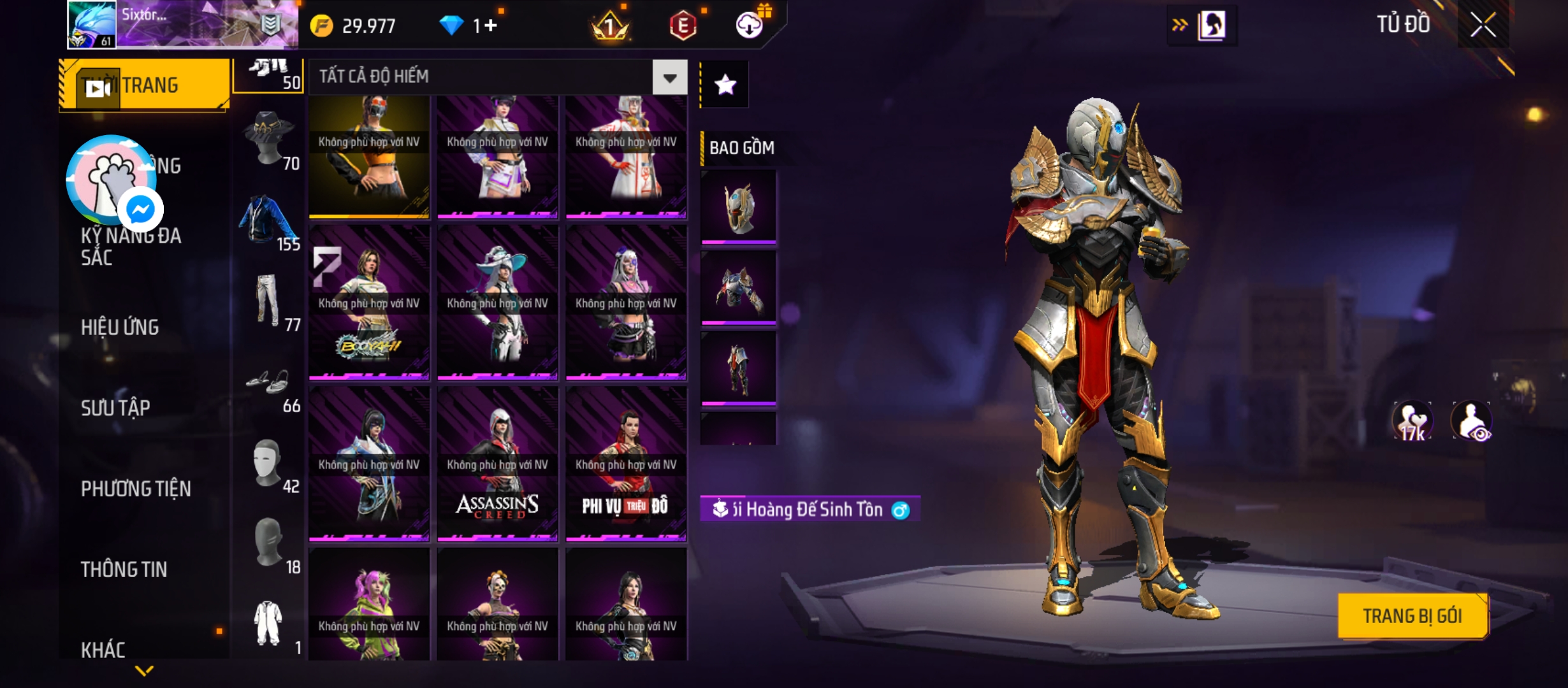The width and height of the screenshot is (1568, 688).
Task: Open the Tất Cả Độ Hiếm rarity dropdown
Action: coord(669,78)
